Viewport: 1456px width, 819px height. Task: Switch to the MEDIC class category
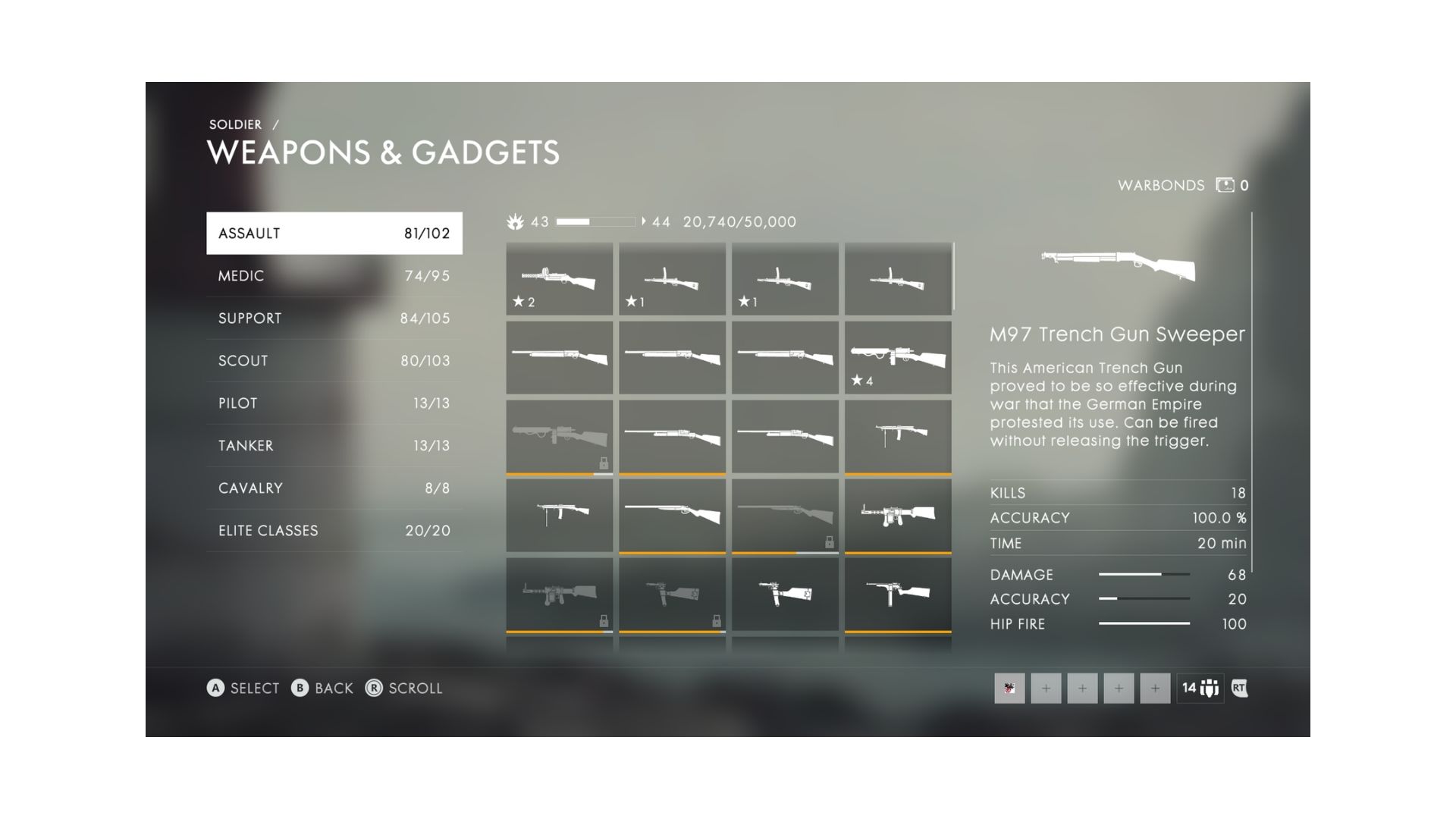334,275
